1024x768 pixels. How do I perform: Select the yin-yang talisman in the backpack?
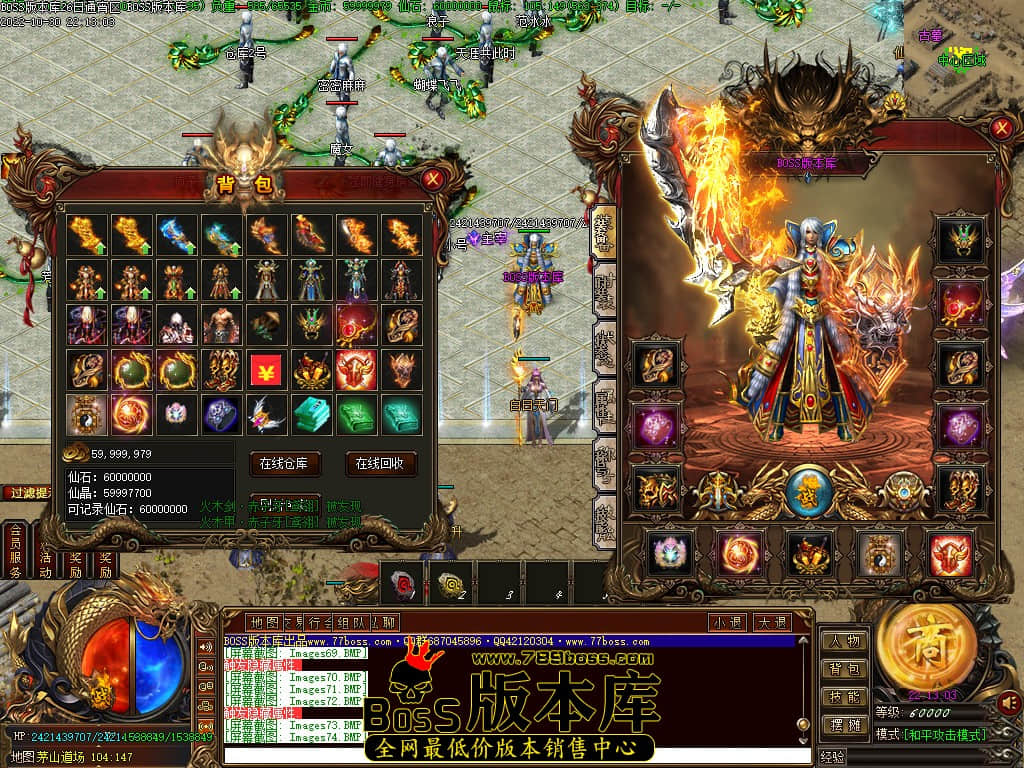tap(86, 415)
